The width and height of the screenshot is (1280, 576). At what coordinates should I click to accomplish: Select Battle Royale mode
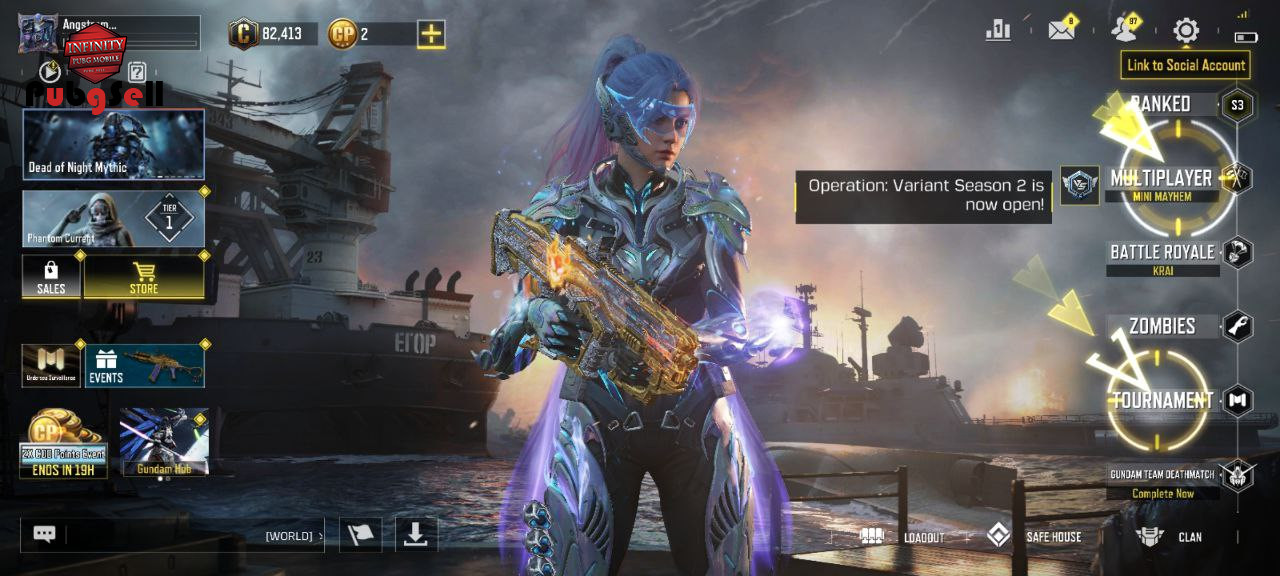pos(1162,252)
